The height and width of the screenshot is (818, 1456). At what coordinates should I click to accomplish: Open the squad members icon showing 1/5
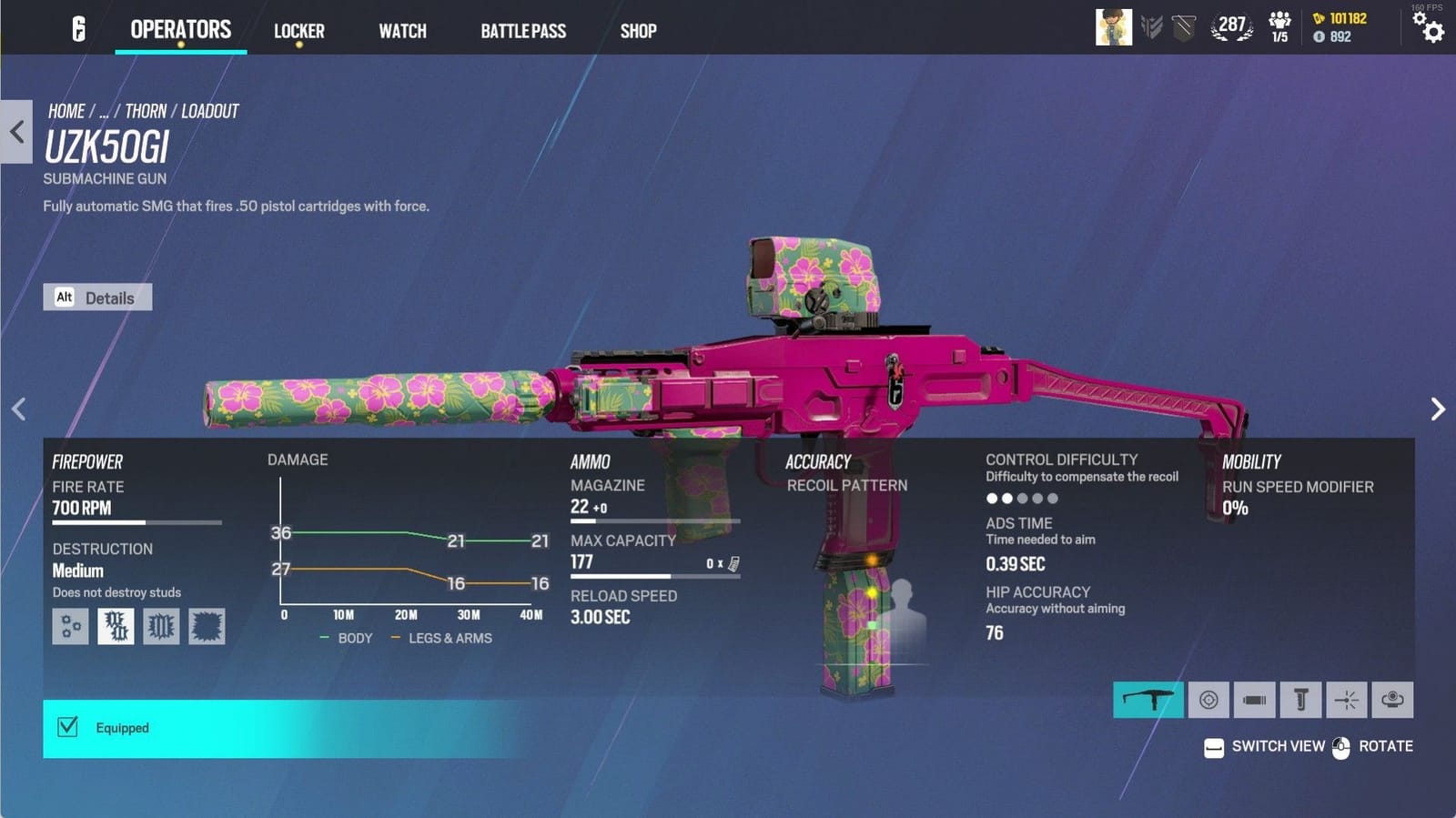1279,27
